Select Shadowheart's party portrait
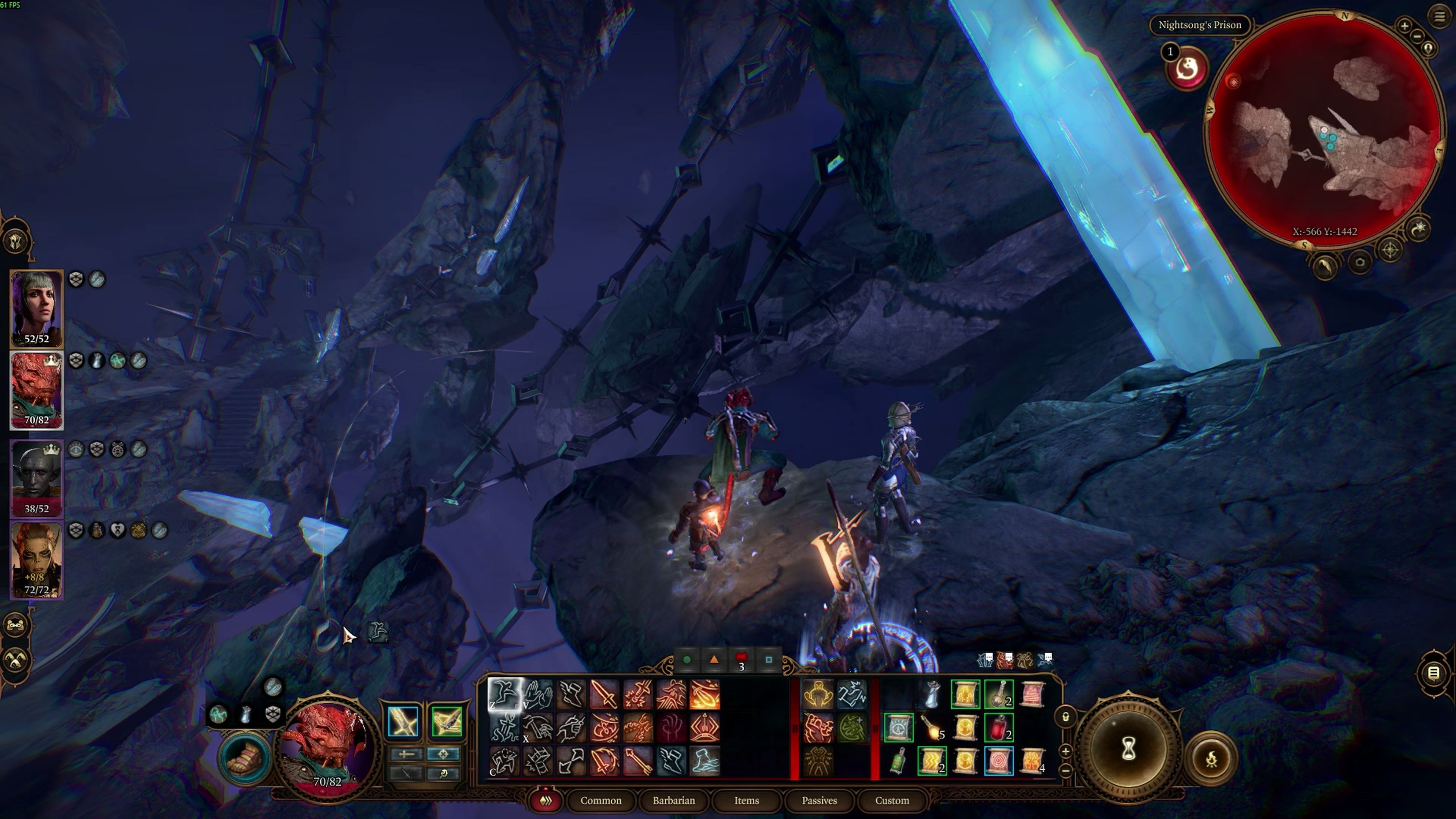Screen dimensions: 1456x819 pyautogui.click(x=37, y=309)
